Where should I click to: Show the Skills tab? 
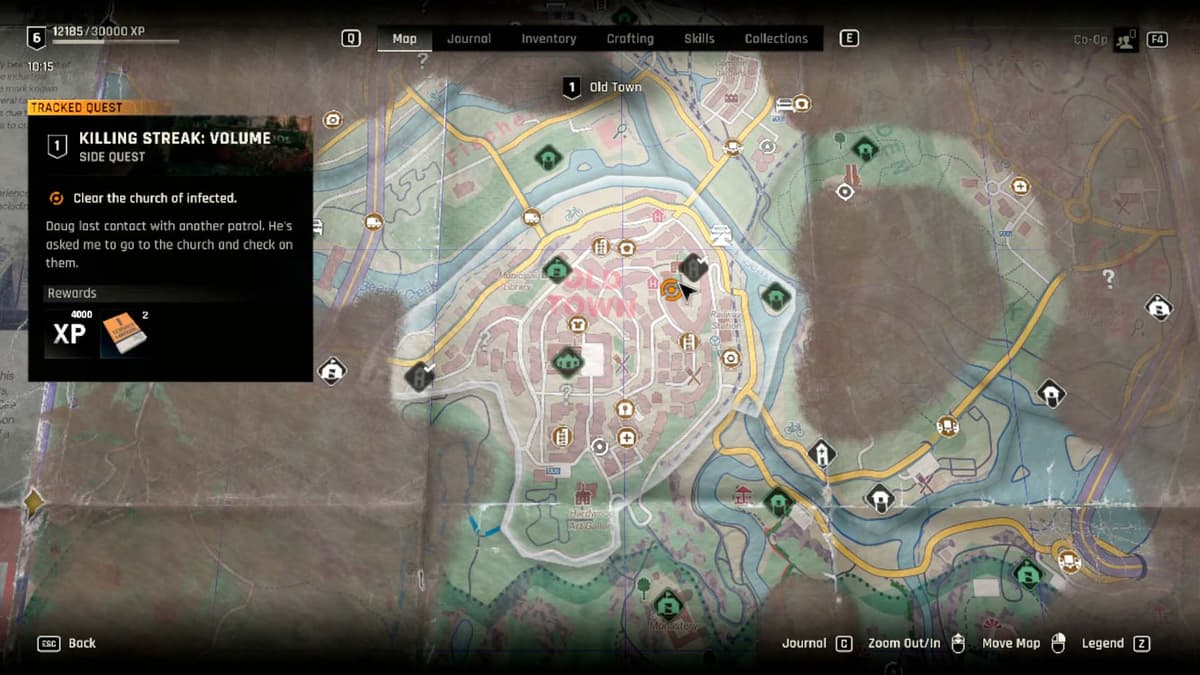pyautogui.click(x=699, y=39)
